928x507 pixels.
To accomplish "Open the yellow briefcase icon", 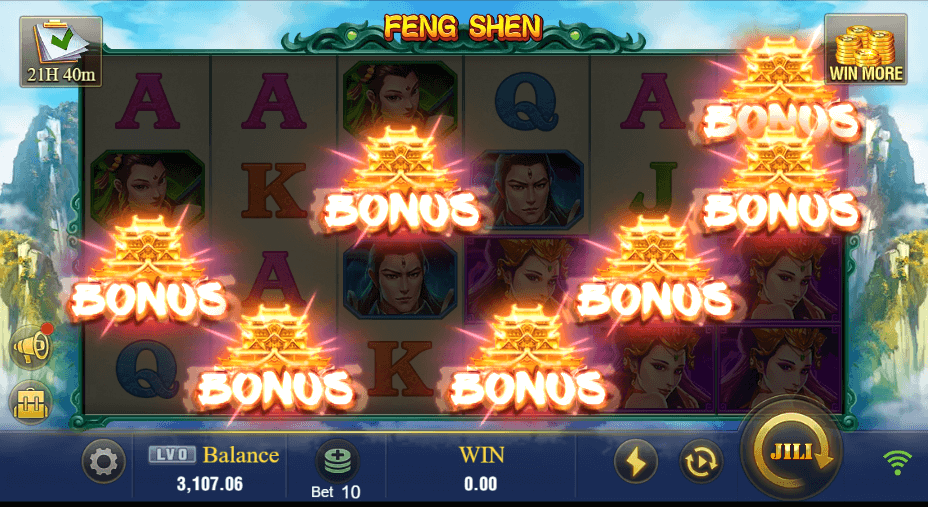I will coord(31,403).
